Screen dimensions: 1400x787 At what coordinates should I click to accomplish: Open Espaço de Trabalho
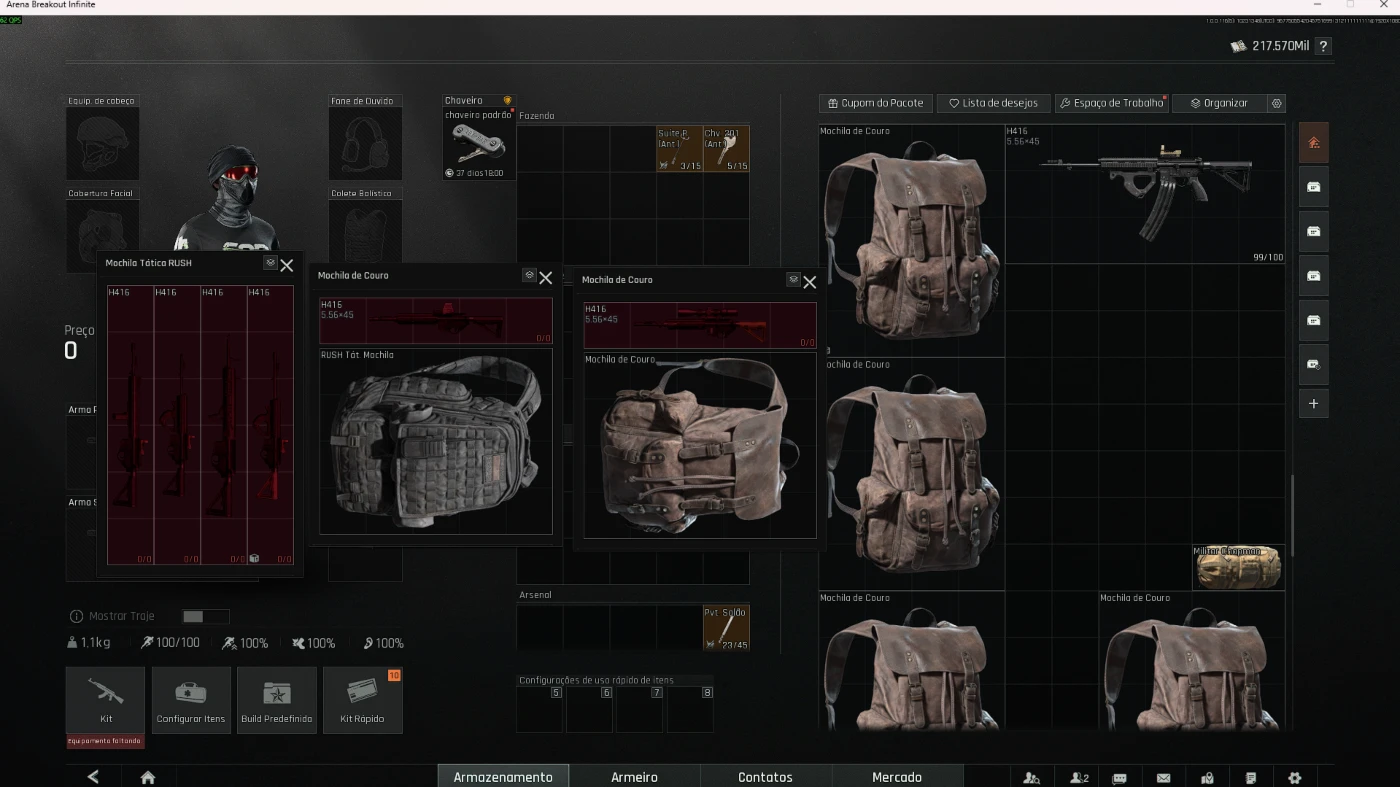pos(1112,103)
